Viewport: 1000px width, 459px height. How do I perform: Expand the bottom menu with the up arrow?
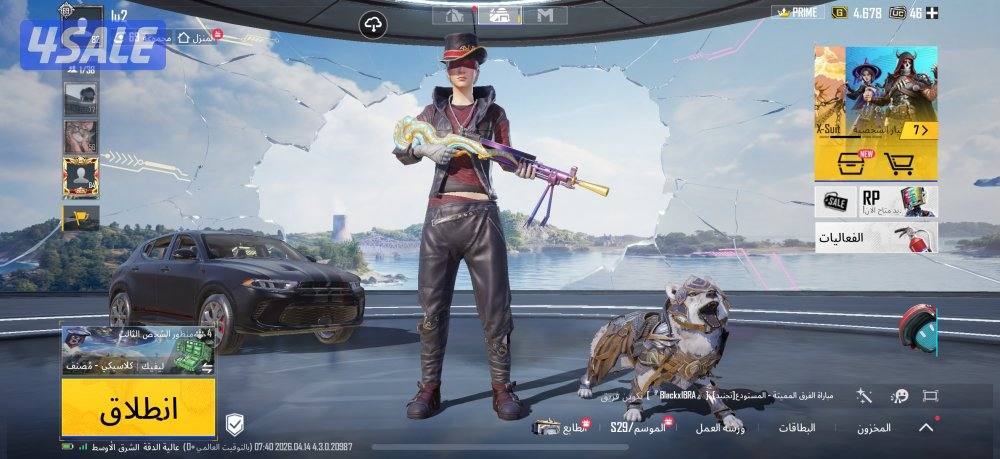pyautogui.click(x=926, y=427)
